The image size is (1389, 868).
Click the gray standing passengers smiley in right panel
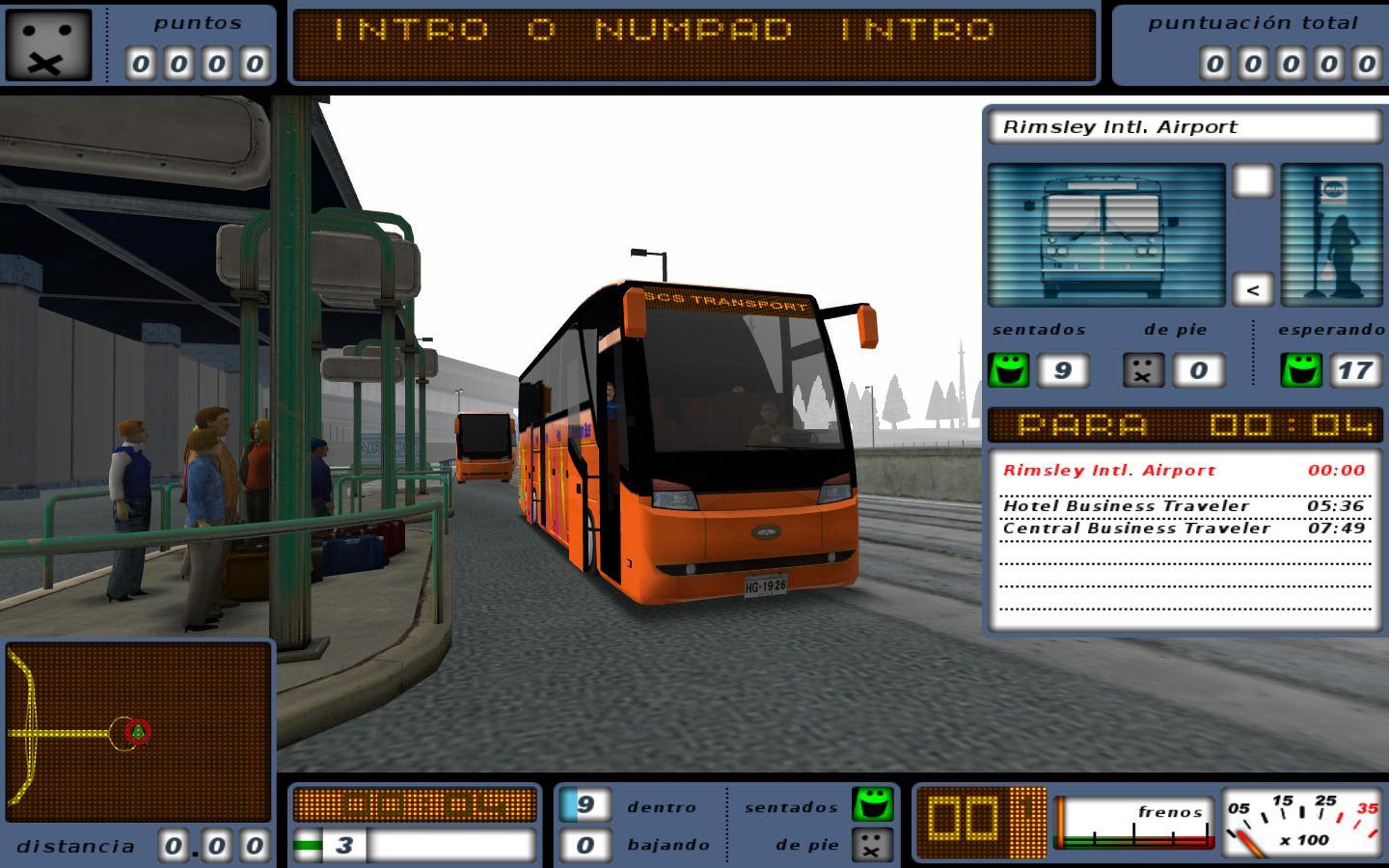click(x=1144, y=369)
